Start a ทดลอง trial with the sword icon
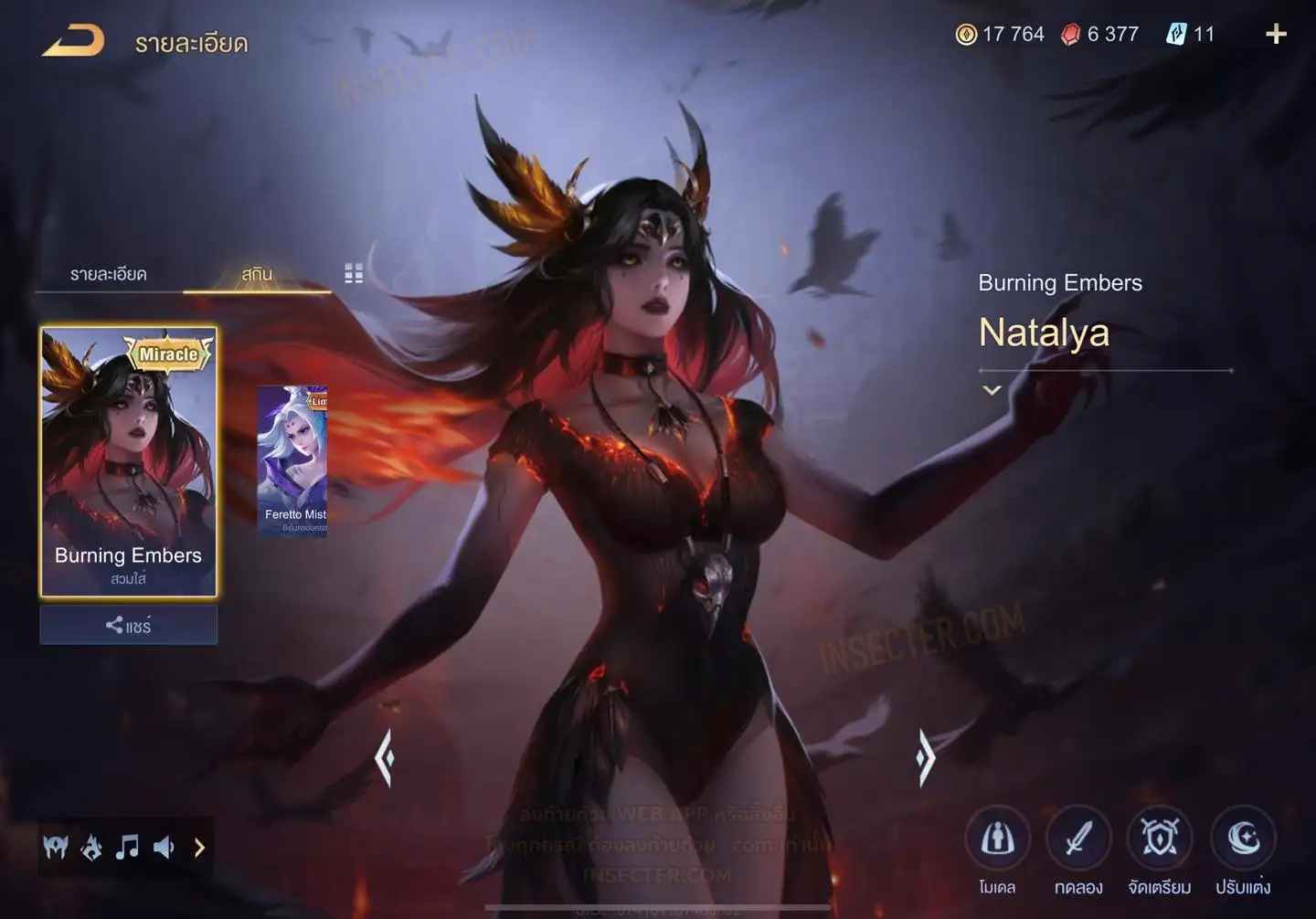The height and width of the screenshot is (919, 1316). (x=1078, y=839)
